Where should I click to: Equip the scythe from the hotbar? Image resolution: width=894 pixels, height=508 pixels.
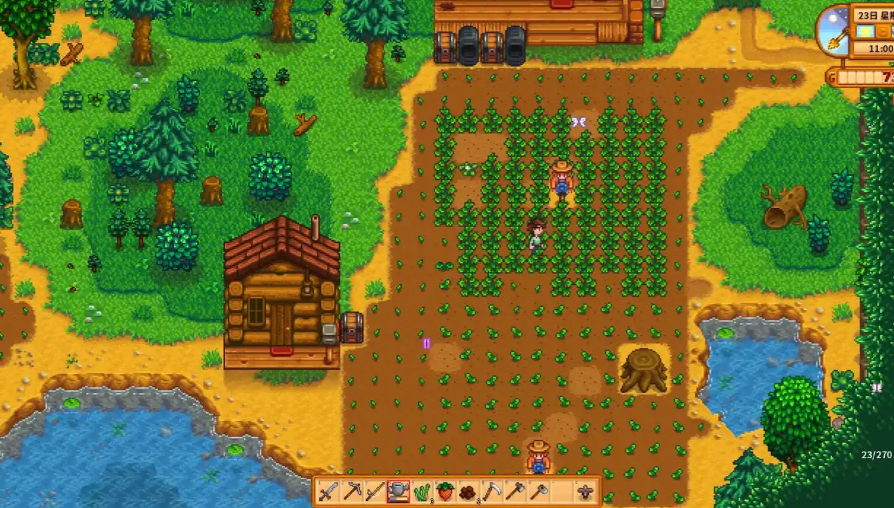tap(492, 491)
